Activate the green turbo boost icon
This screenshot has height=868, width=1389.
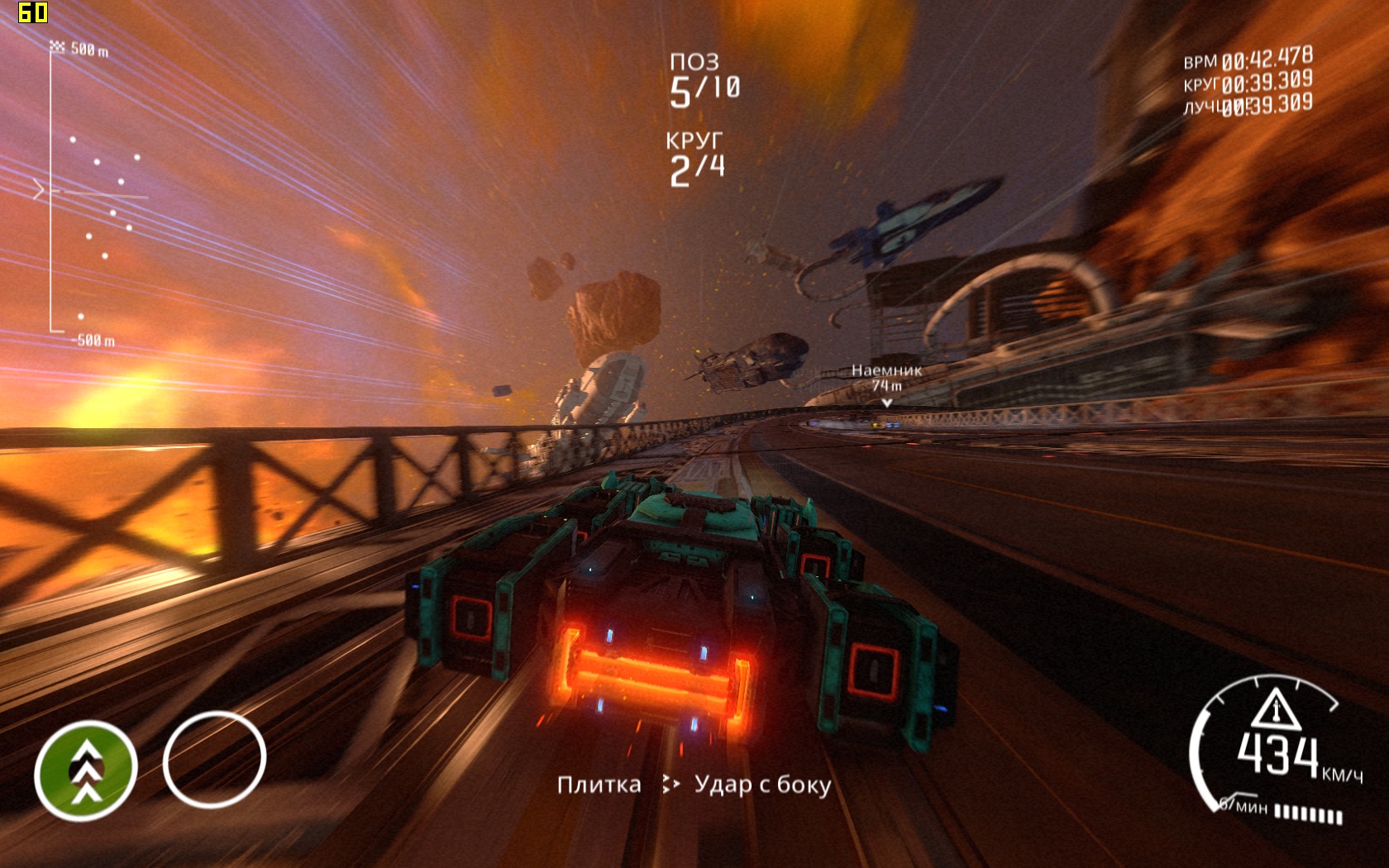click(86, 770)
